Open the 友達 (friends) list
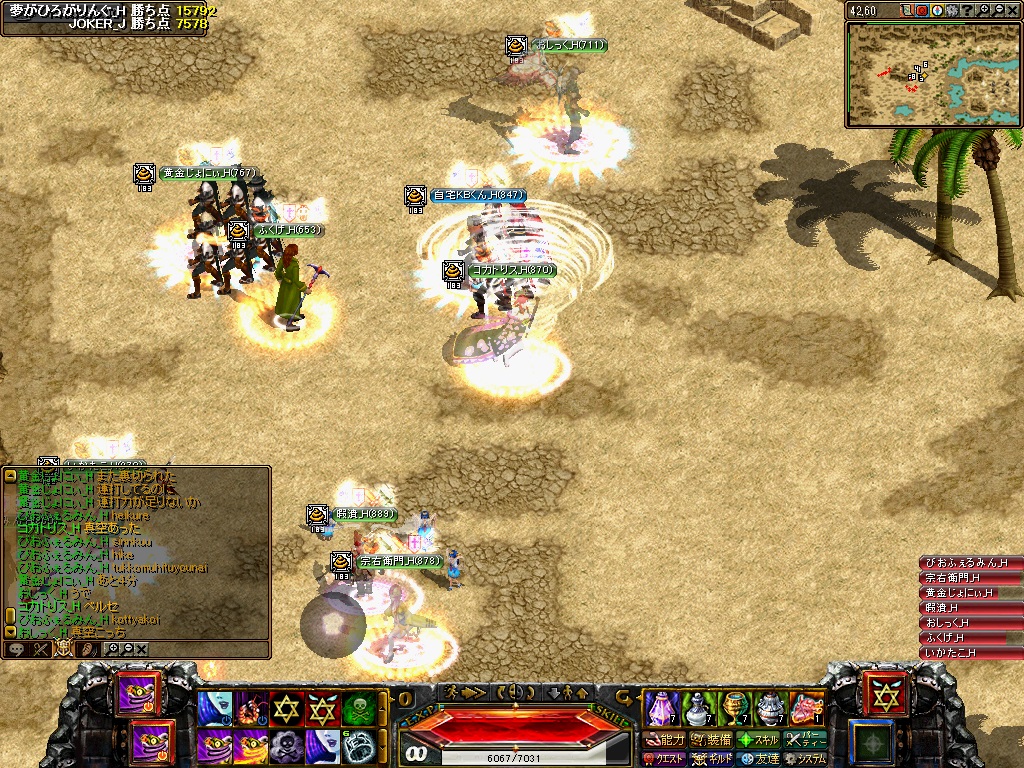 click(x=759, y=759)
